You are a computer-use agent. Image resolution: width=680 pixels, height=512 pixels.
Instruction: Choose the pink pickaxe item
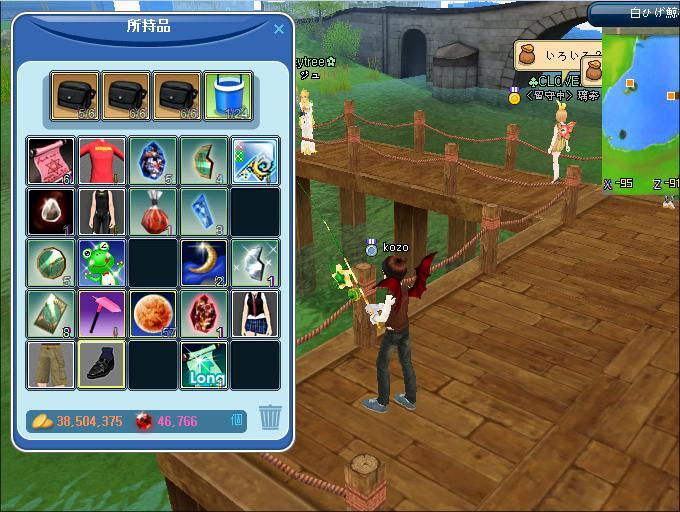103,313
